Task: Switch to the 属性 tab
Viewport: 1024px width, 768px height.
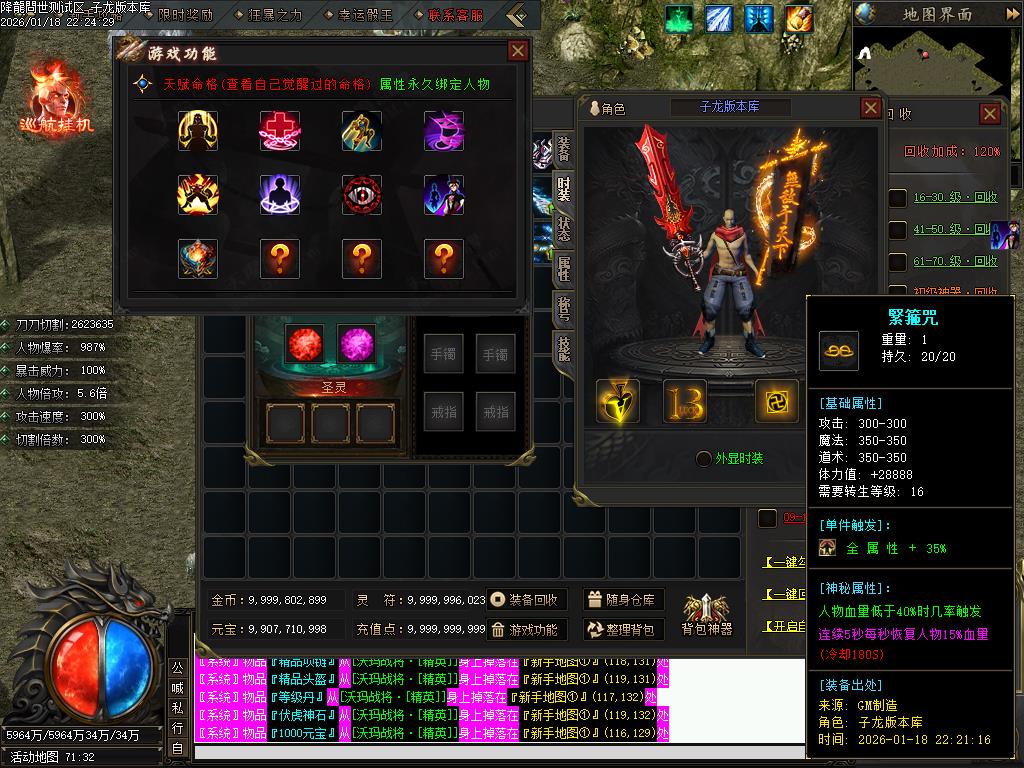Action: coord(564,268)
